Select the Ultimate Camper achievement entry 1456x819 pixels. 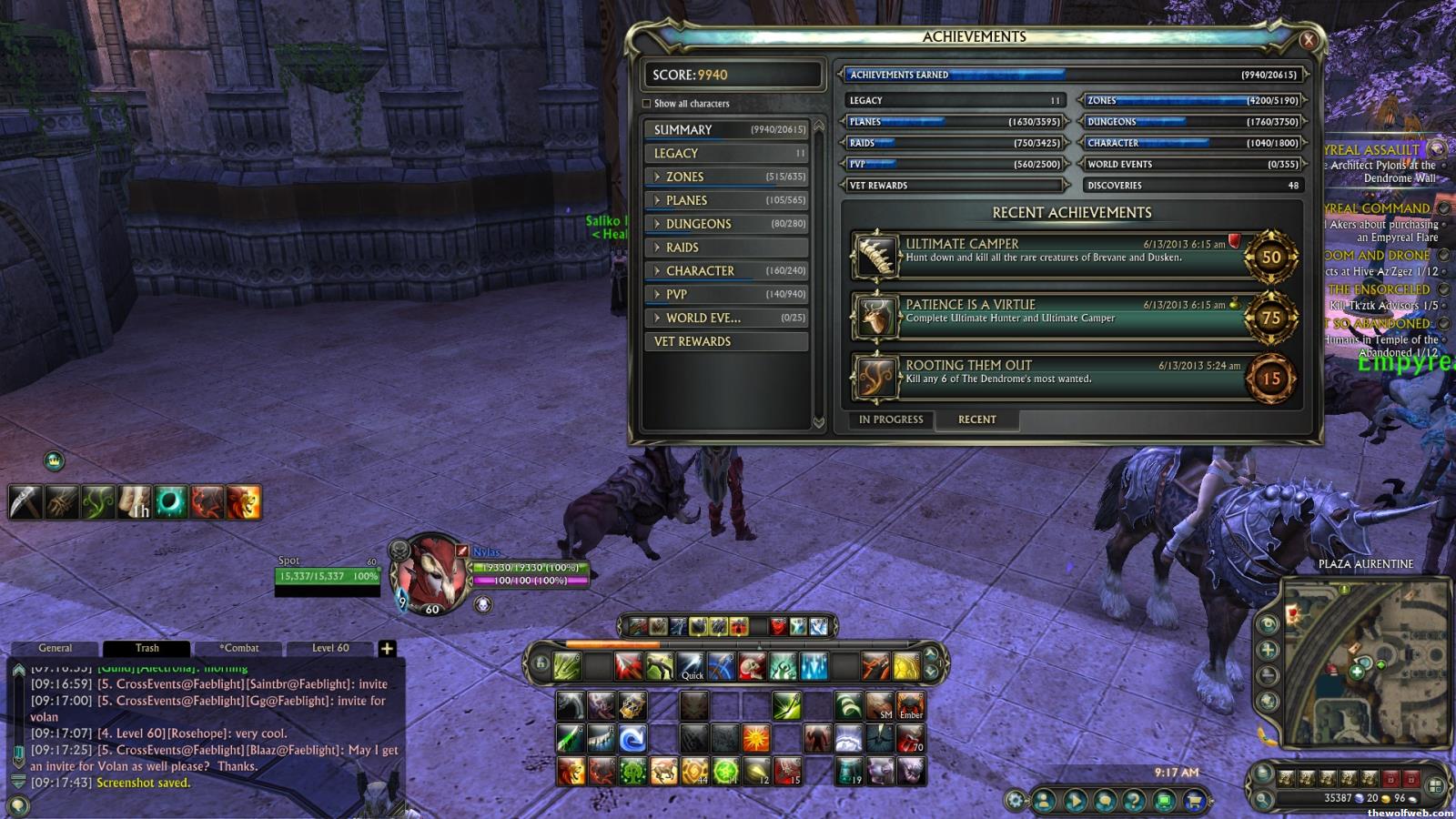(1046, 256)
